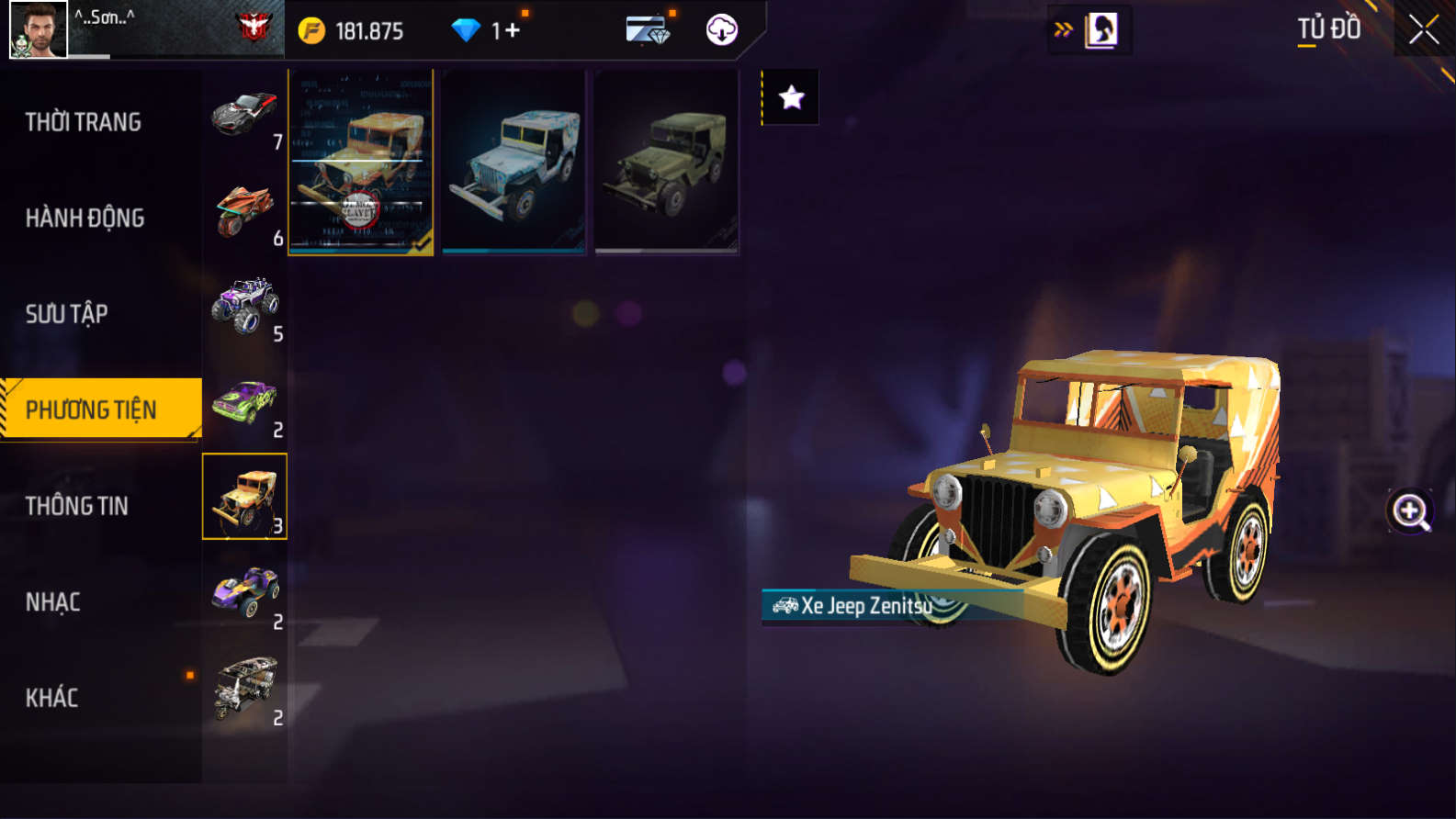Open the Thông Tin section
Image resolution: width=1456 pixels, height=819 pixels.
tap(77, 506)
